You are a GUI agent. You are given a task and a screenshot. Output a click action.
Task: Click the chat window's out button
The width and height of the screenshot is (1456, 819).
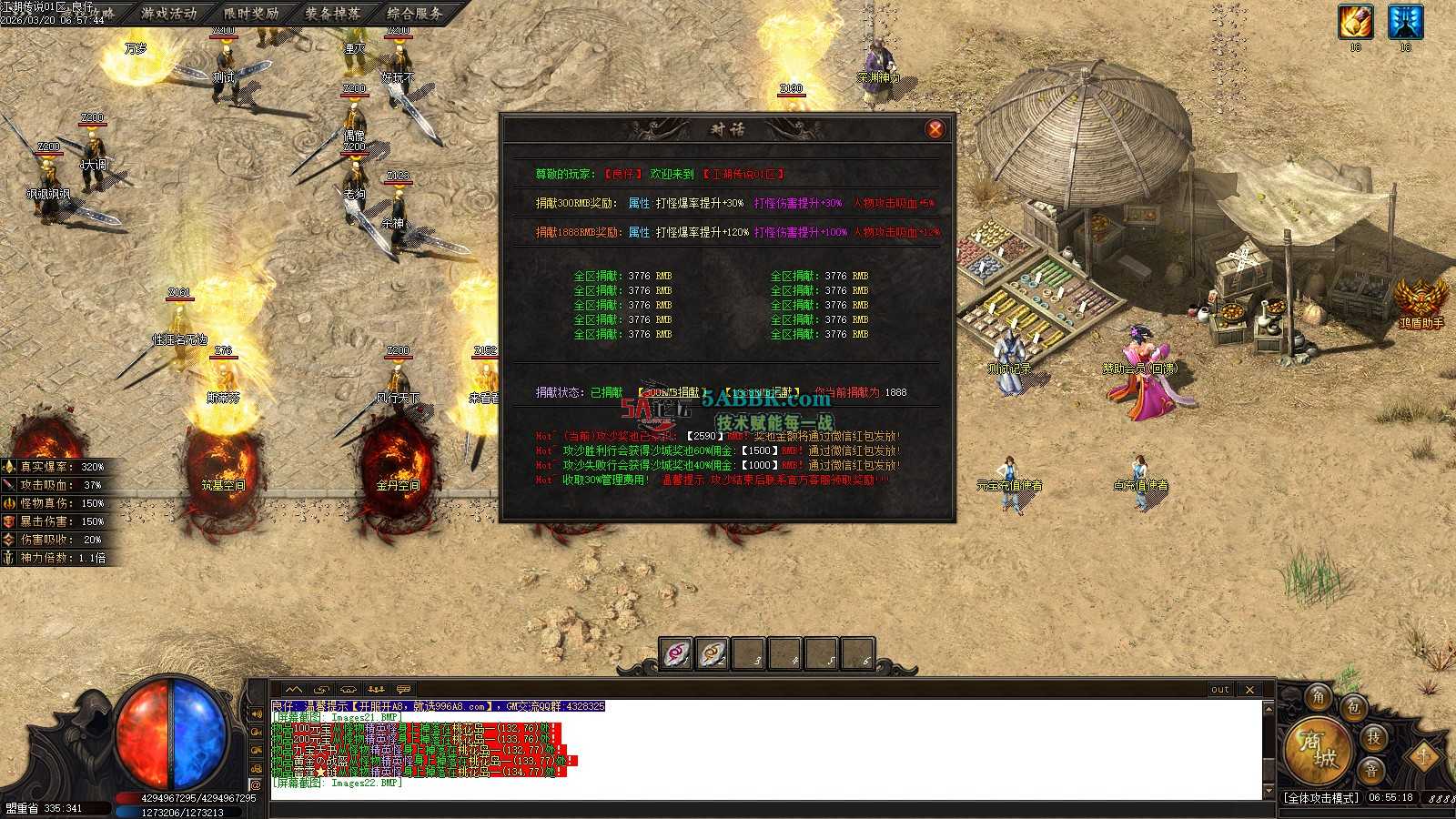(x=1220, y=690)
